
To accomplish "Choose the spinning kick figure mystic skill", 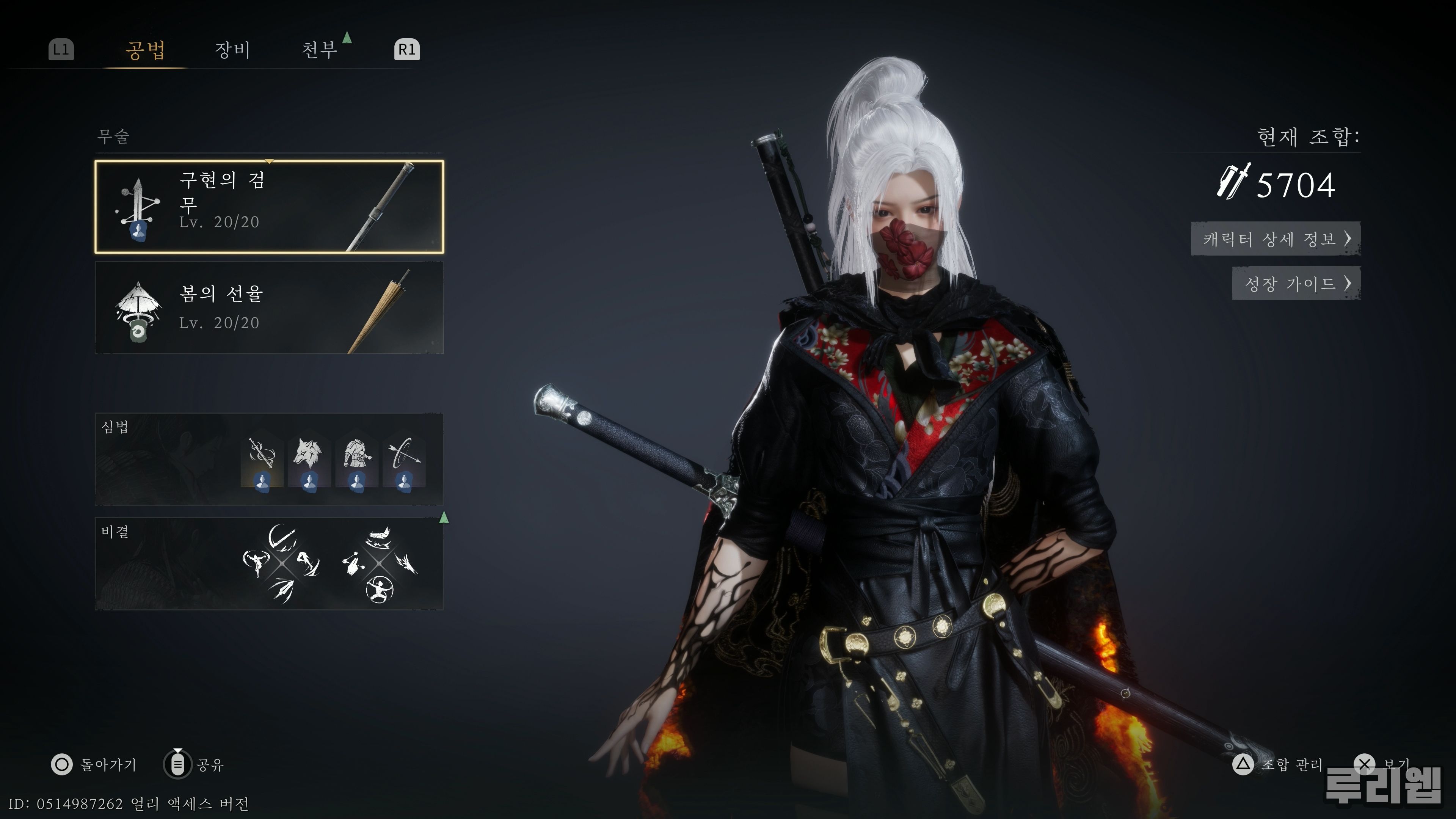I will 256,562.
